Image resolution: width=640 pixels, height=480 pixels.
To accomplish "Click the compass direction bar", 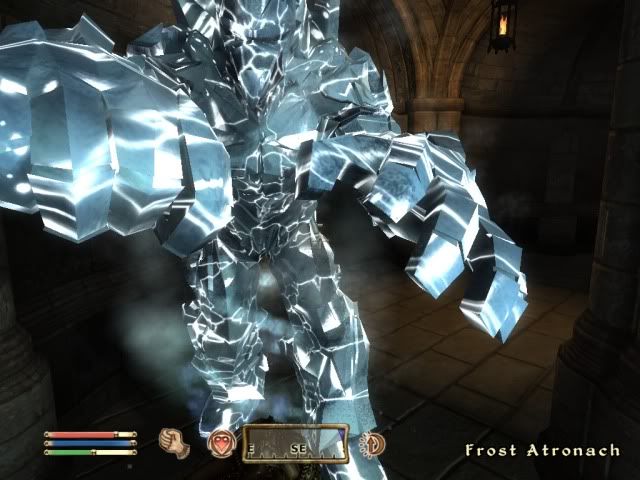I will click(x=294, y=441).
